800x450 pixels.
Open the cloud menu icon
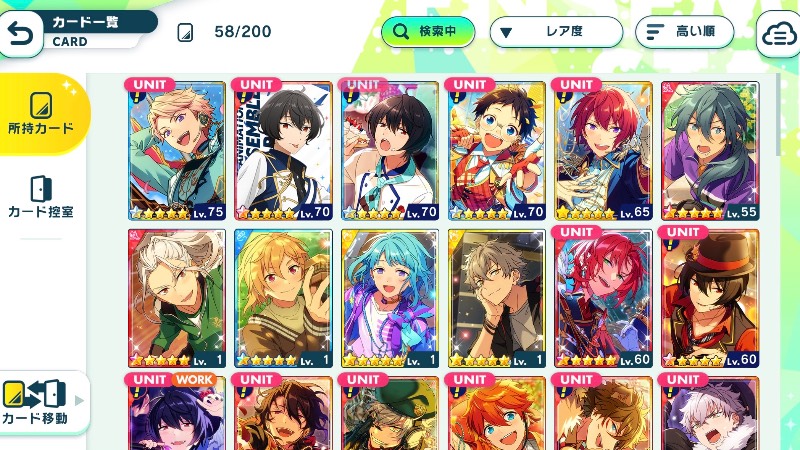[778, 33]
